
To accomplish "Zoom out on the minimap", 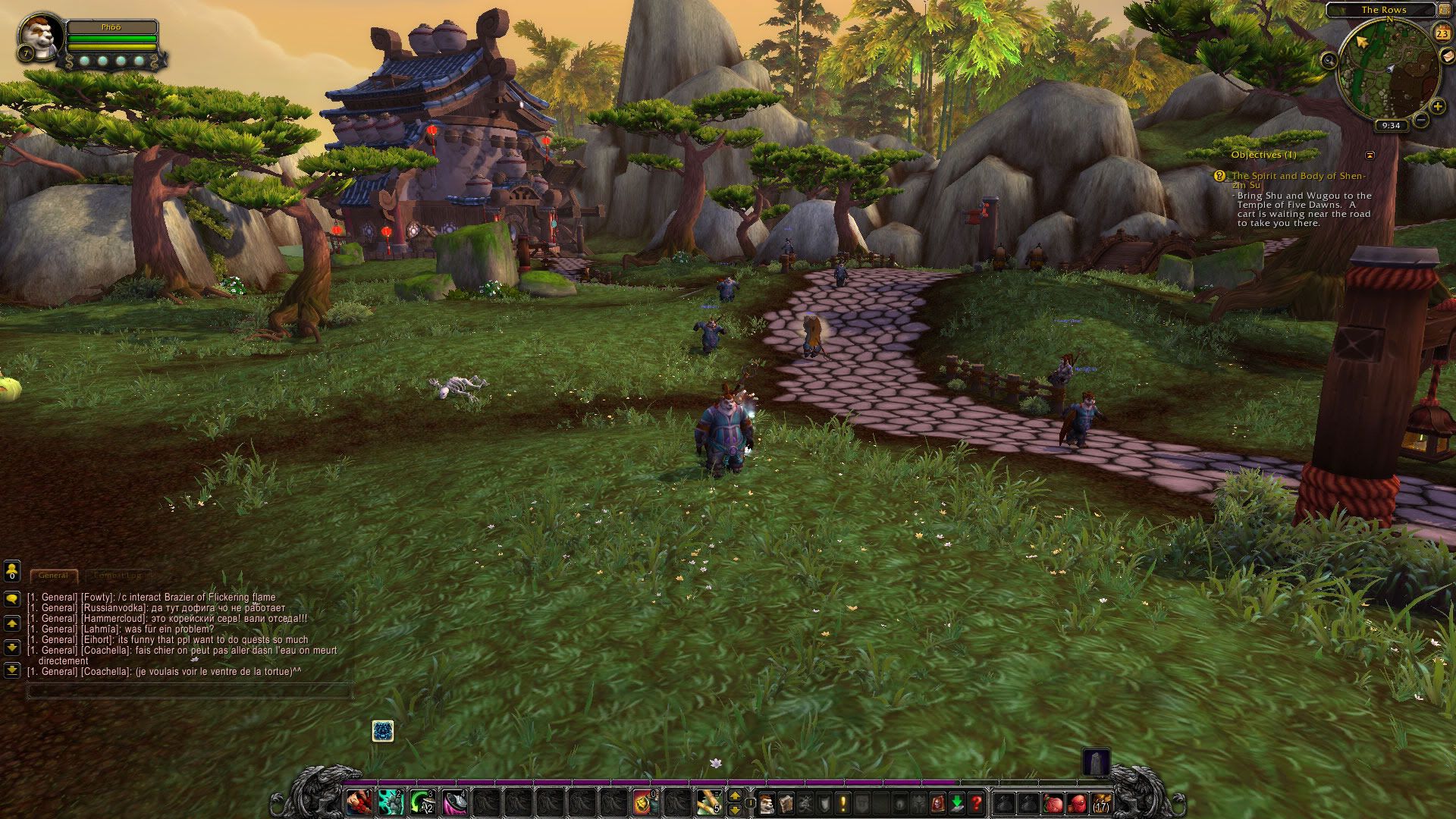I will click(x=1421, y=120).
